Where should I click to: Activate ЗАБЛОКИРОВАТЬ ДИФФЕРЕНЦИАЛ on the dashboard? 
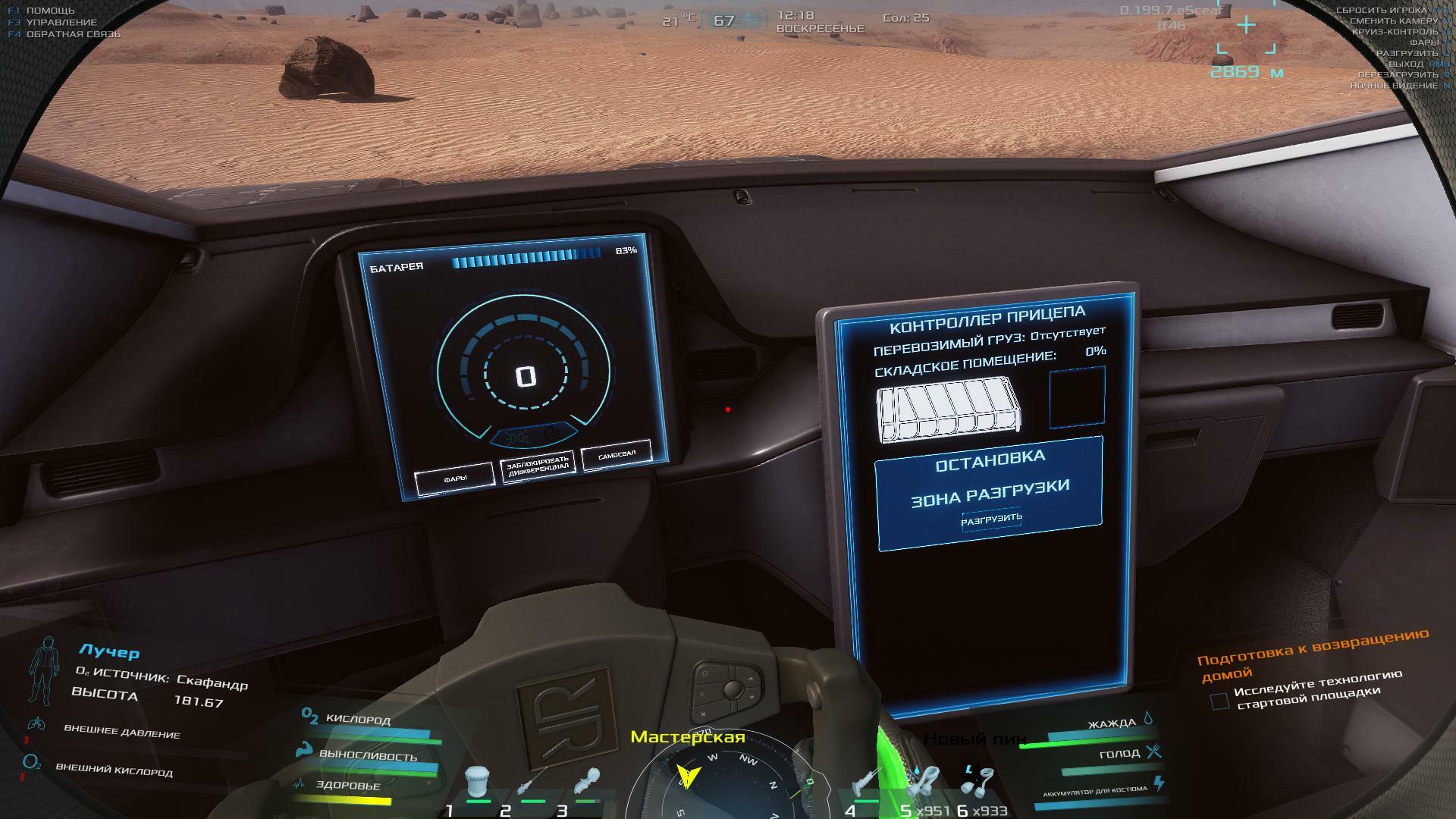pos(538,466)
